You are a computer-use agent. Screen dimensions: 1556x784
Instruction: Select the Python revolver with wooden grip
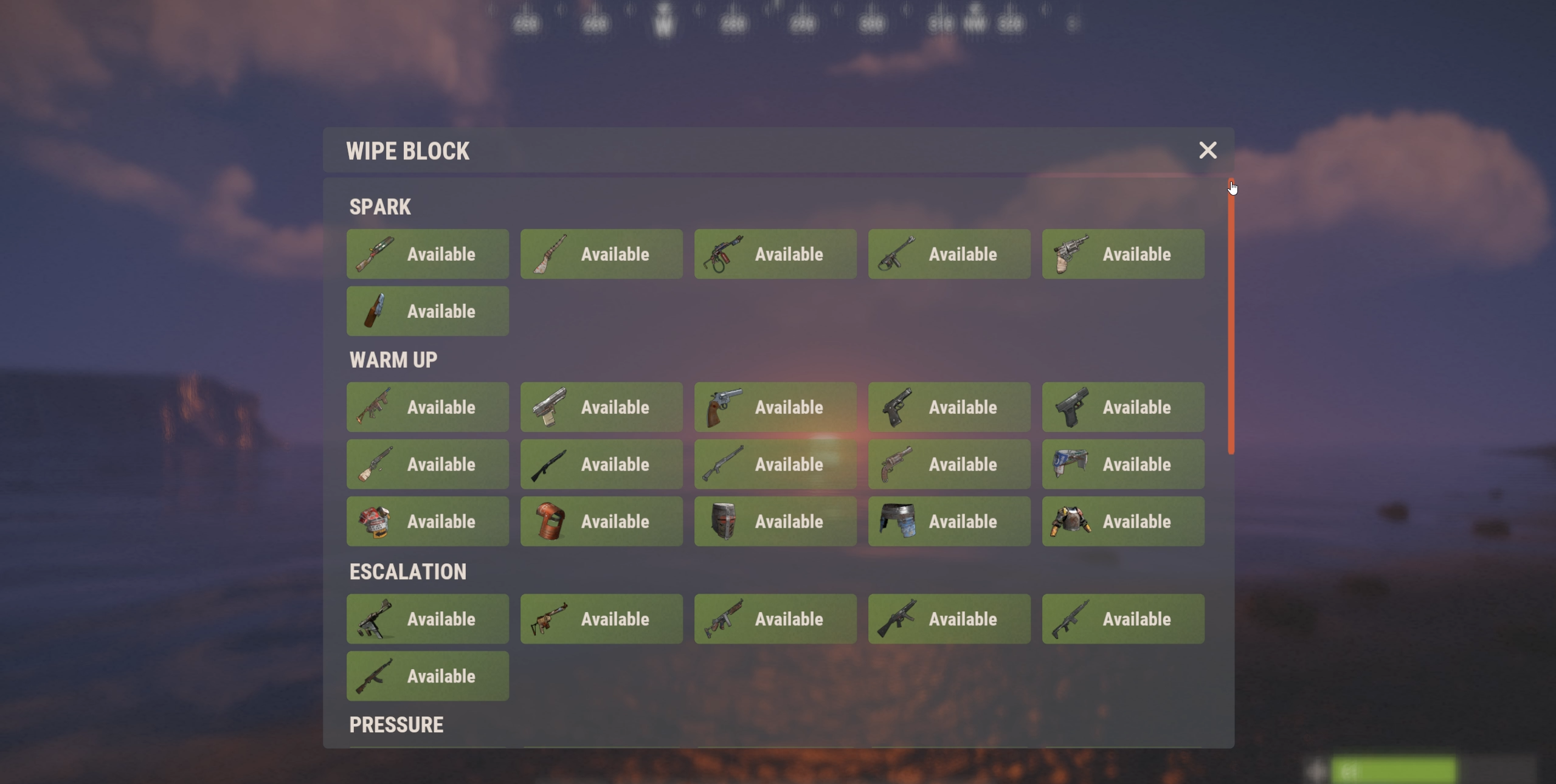775,407
